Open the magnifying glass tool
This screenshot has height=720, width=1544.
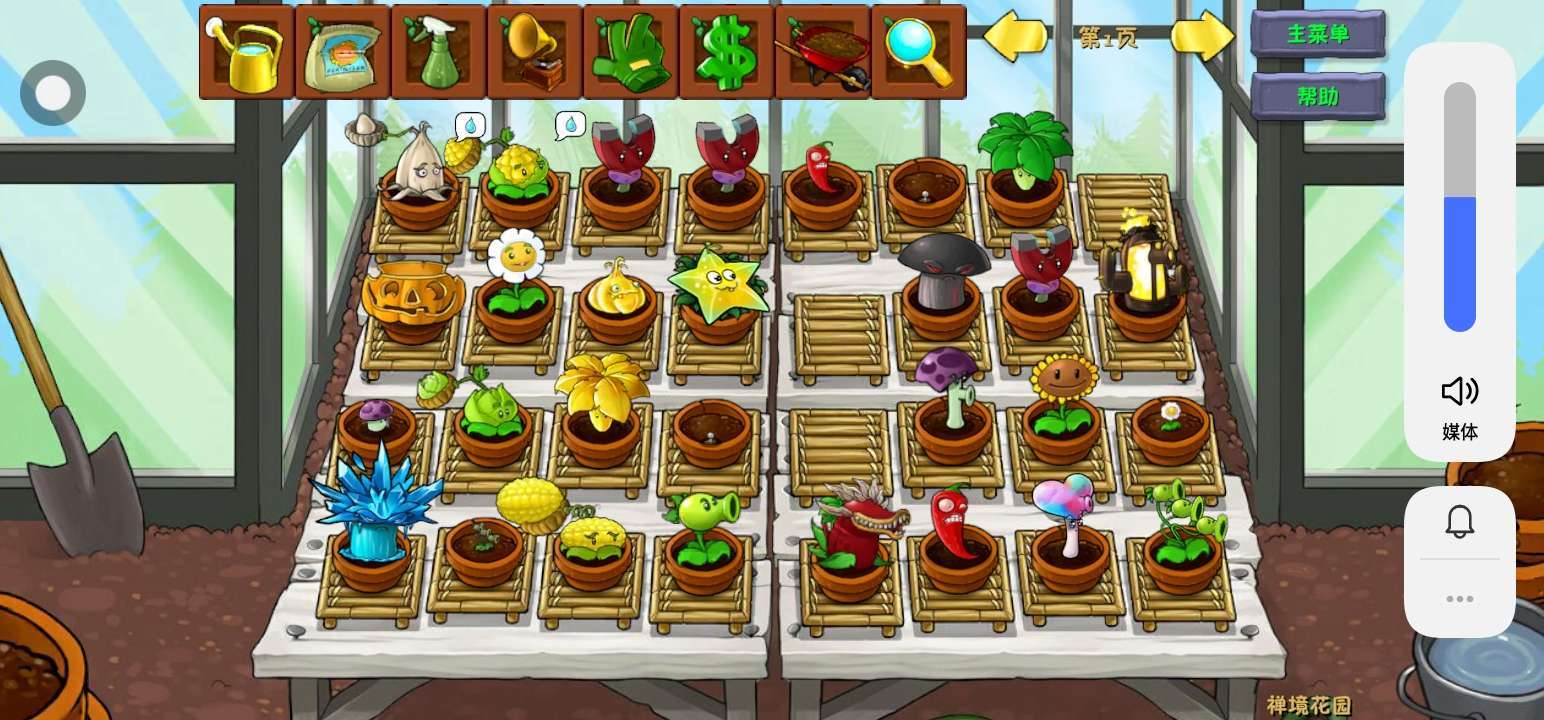918,52
